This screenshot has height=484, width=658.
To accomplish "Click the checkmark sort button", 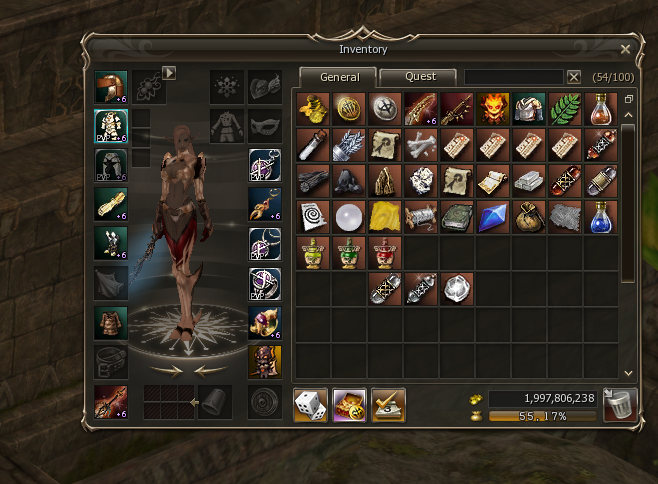I will [x=388, y=405].
